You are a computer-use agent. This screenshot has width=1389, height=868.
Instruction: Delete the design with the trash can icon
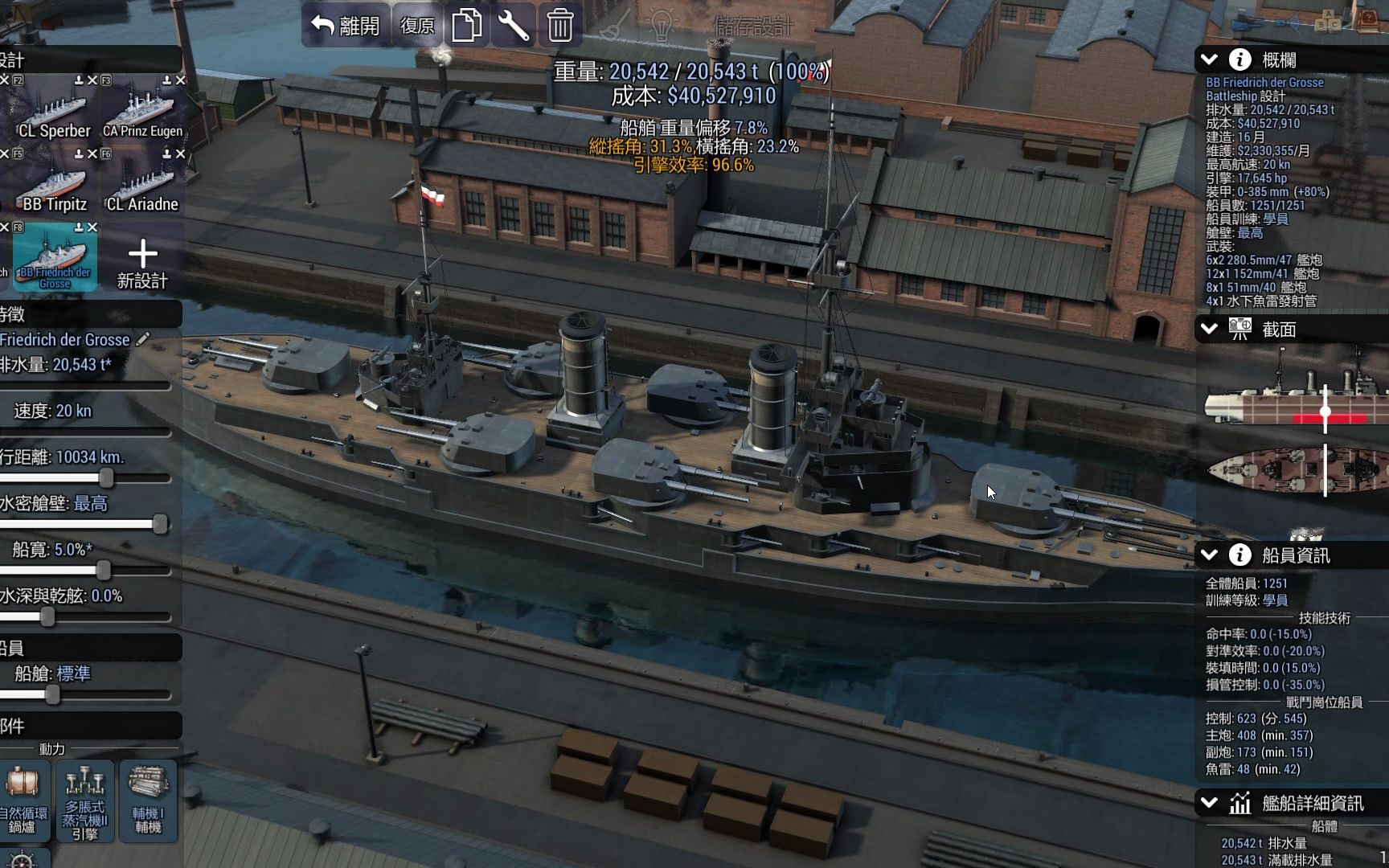559,26
